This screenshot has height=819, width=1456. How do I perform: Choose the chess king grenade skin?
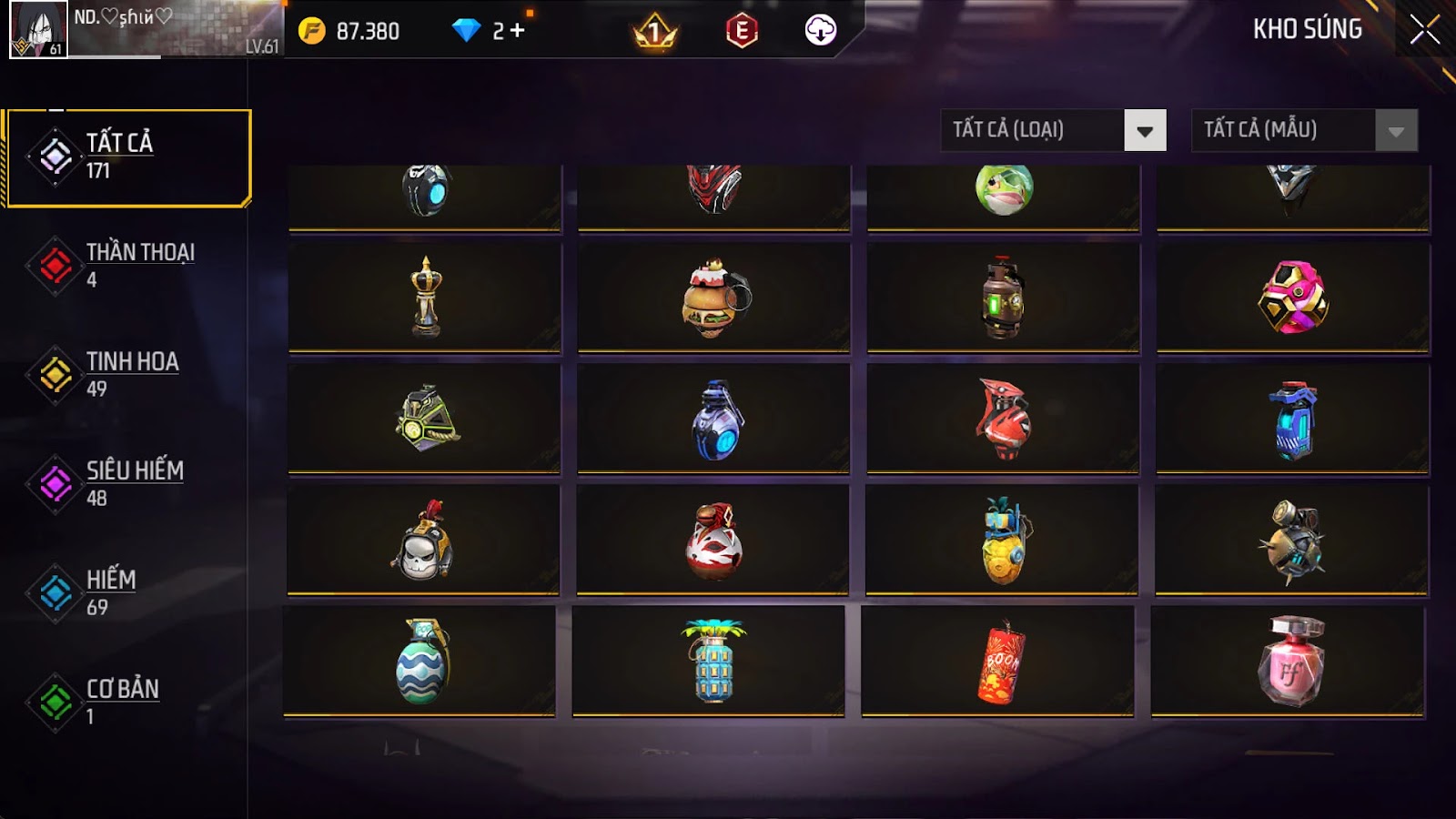pyautogui.click(x=425, y=298)
